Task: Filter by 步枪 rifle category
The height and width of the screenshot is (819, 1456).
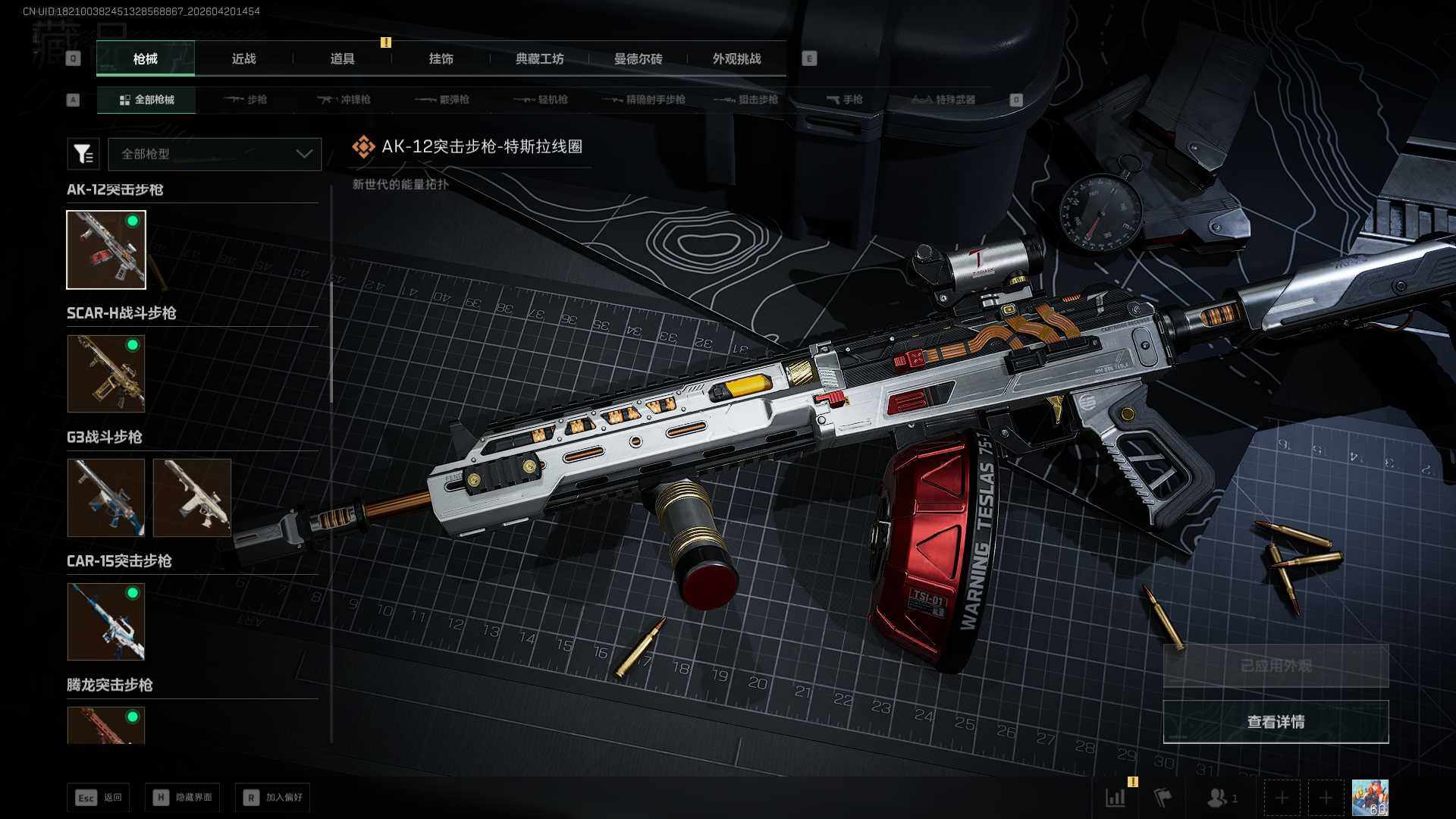Action: pos(246,99)
